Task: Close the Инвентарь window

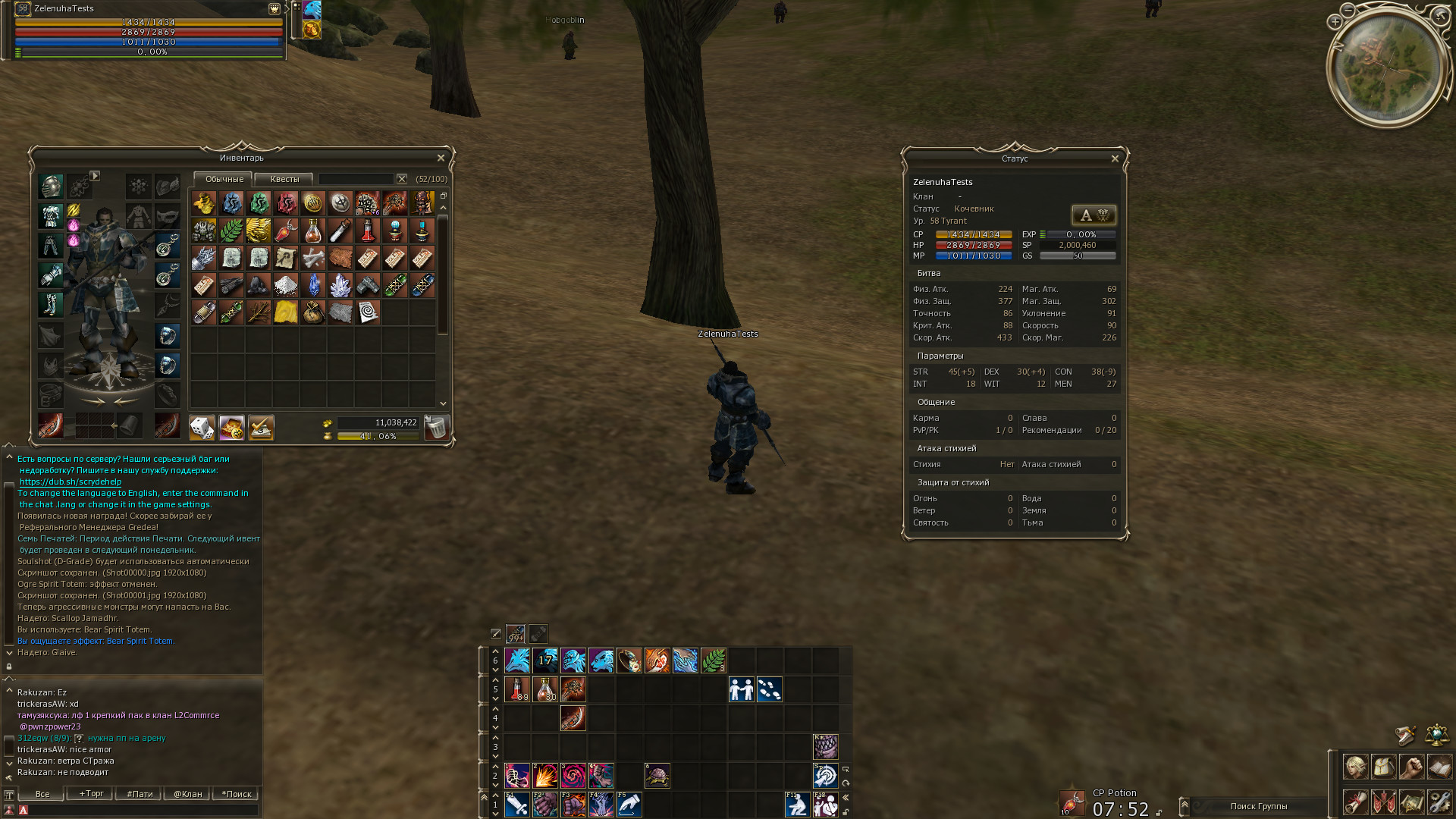Action: point(441,158)
